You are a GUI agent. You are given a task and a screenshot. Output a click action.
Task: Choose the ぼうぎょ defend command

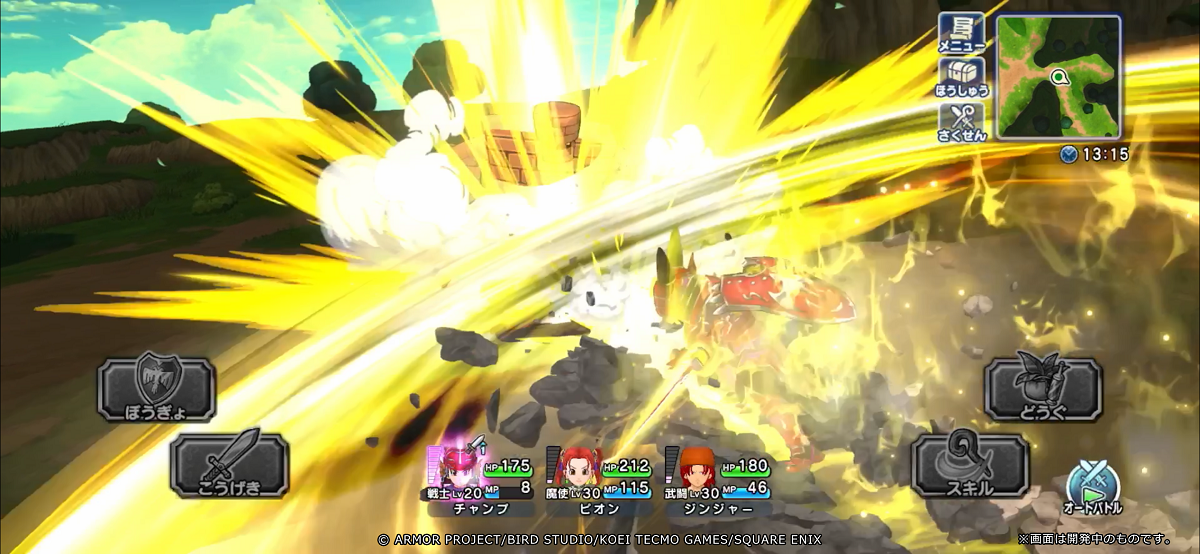tap(156, 389)
